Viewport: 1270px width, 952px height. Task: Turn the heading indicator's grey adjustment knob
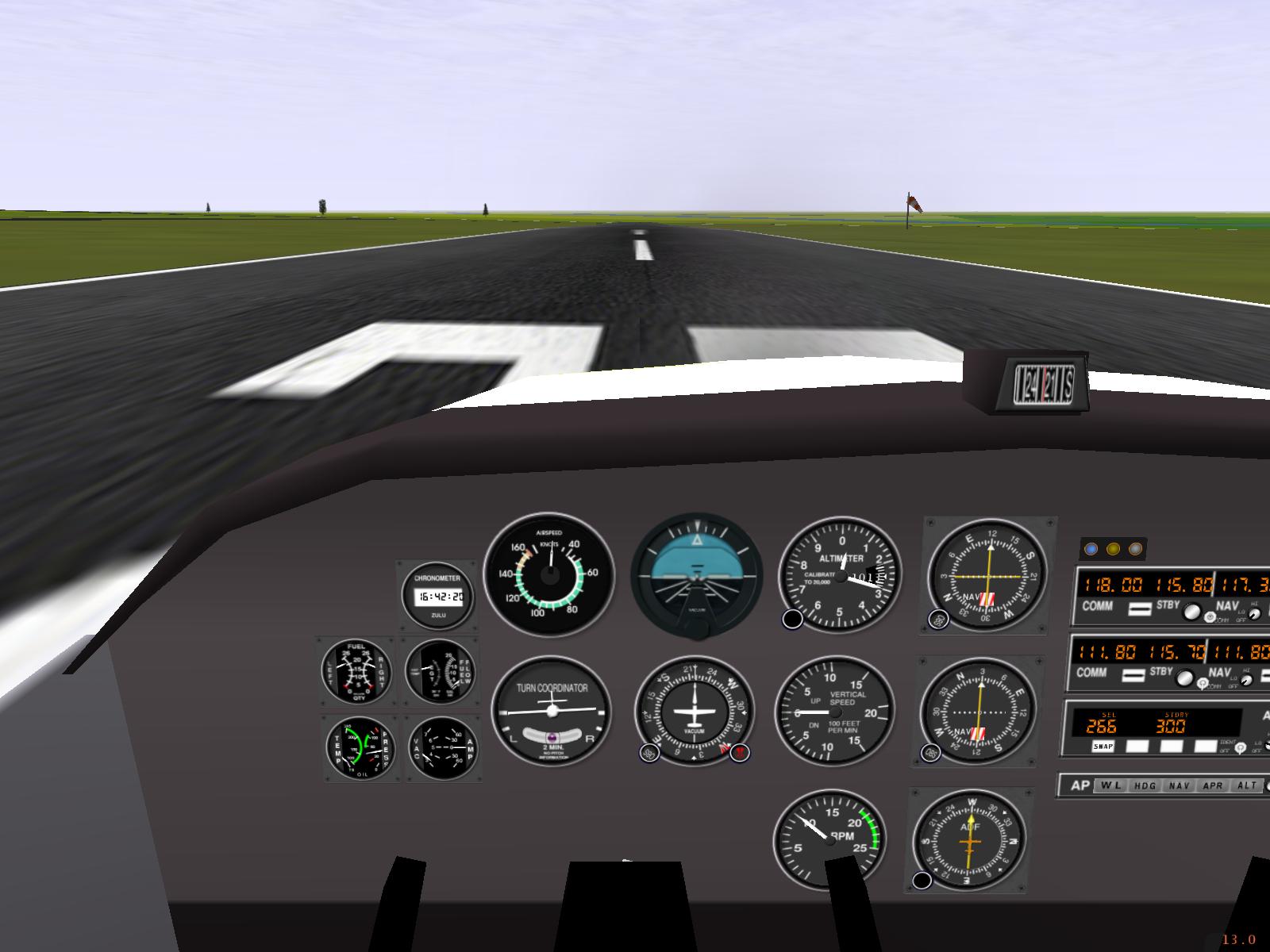coord(649,753)
